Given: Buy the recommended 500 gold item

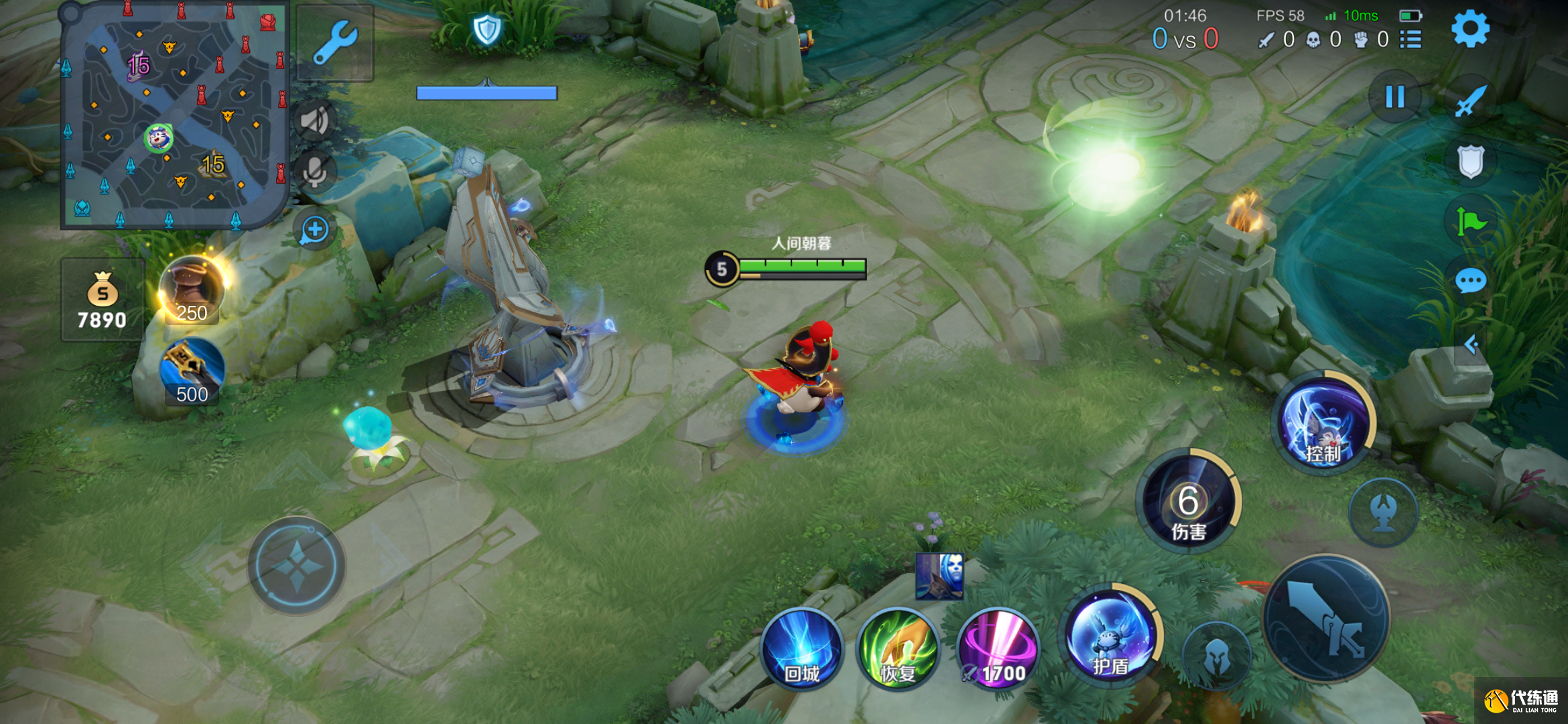Looking at the screenshot, I should [x=192, y=372].
